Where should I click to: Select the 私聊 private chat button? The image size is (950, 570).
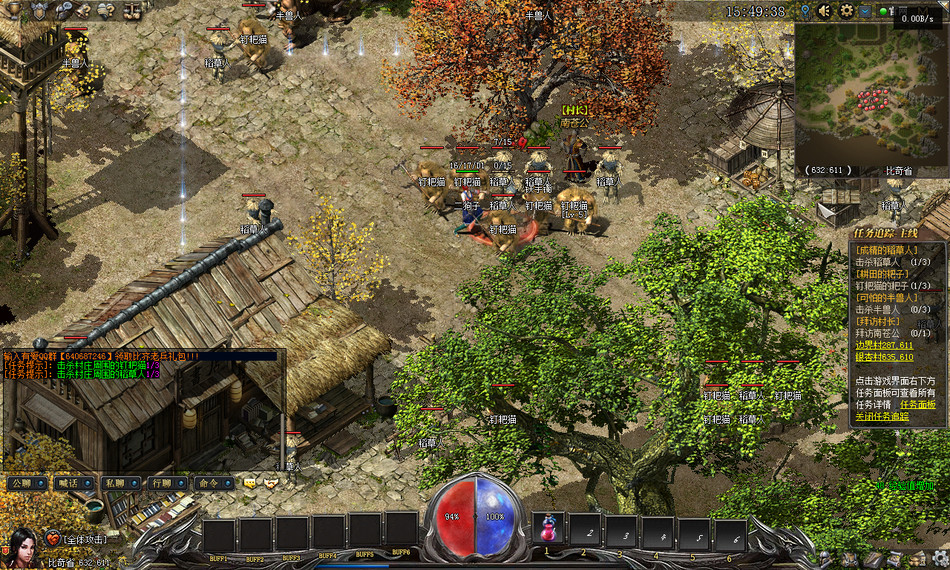tap(115, 483)
